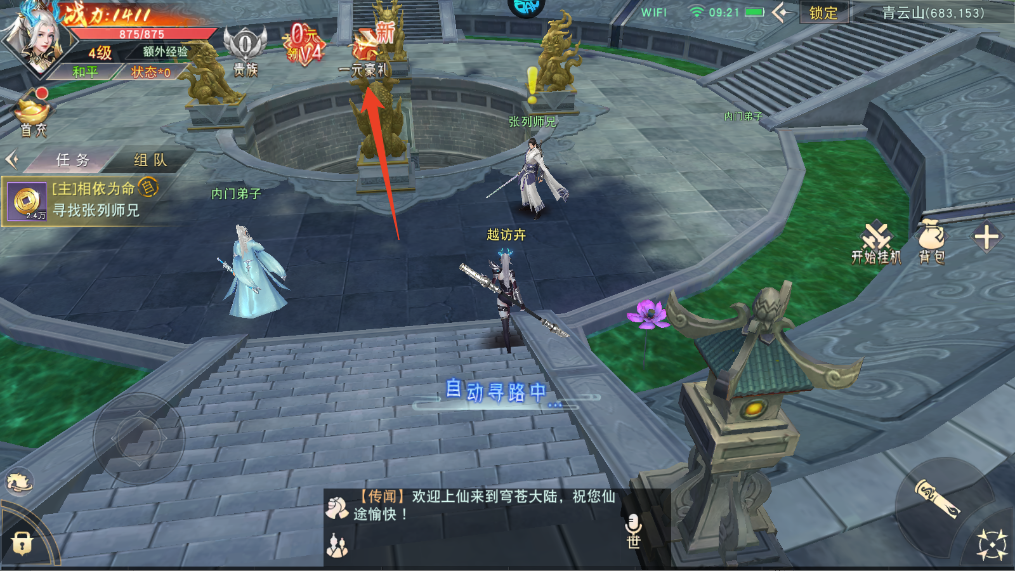
Task: Open the 贵族 noble menu
Action: (244, 49)
